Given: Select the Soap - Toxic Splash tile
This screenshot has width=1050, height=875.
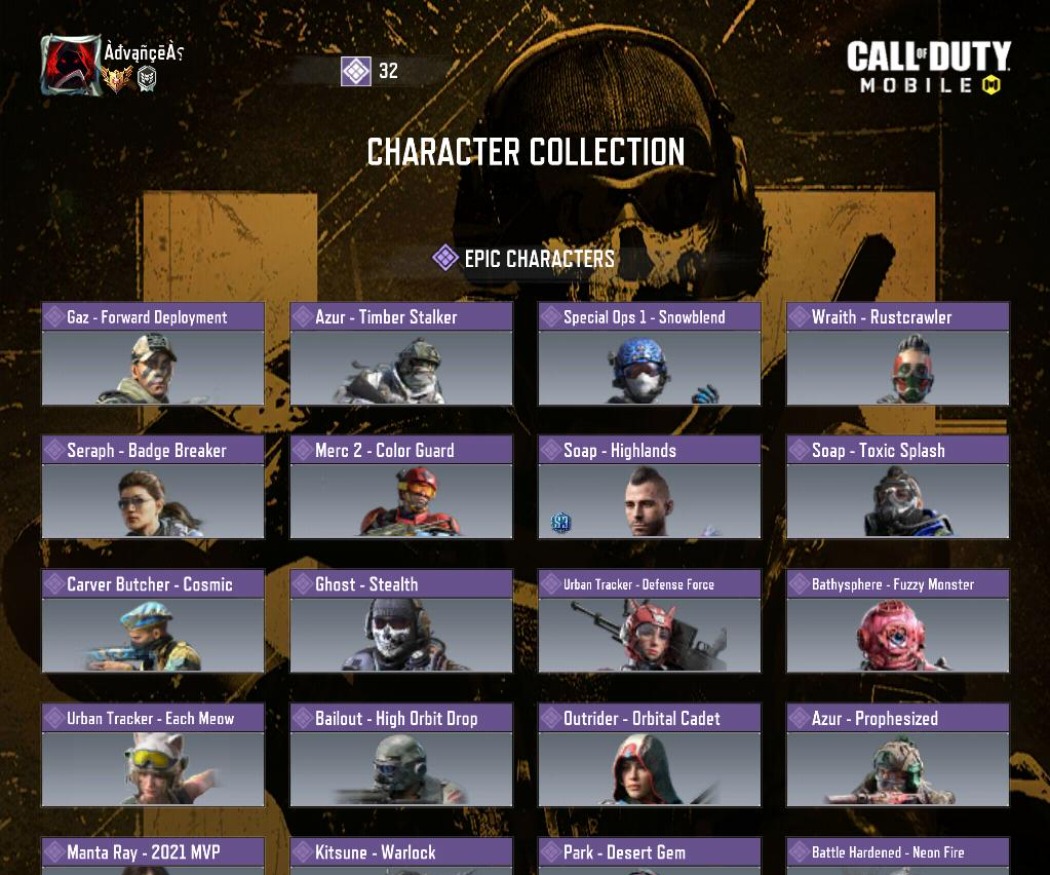Looking at the screenshot, I should [897, 487].
